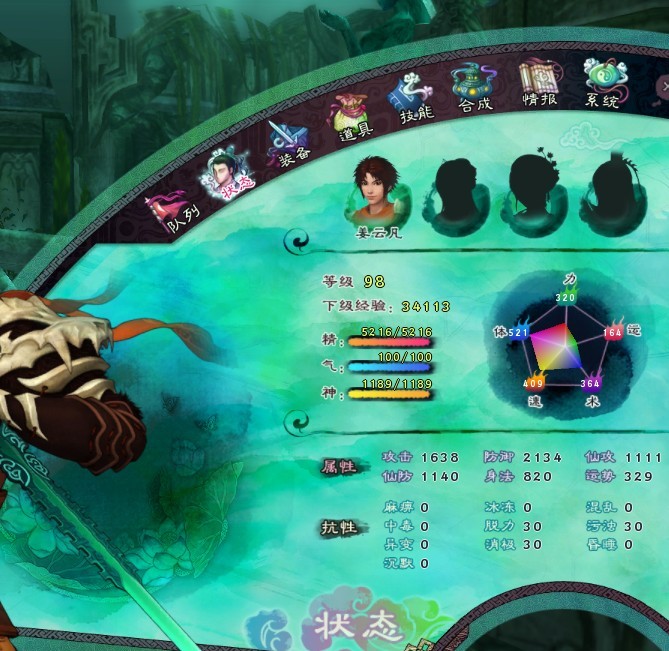The image size is (669, 651).
Task: Open the 系统 system menu
Action: coord(603,83)
